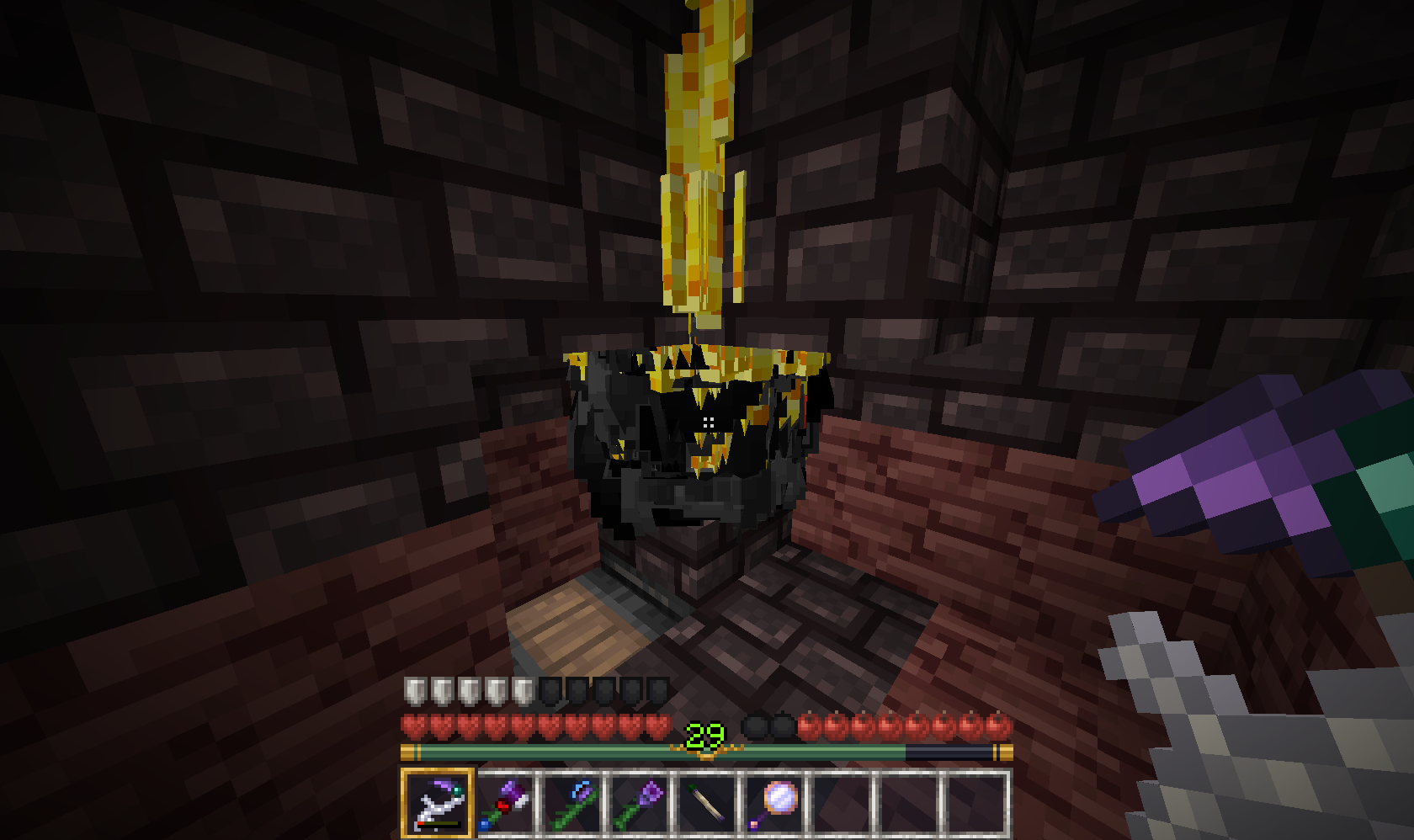Select the purple axe with red gem

click(x=505, y=804)
